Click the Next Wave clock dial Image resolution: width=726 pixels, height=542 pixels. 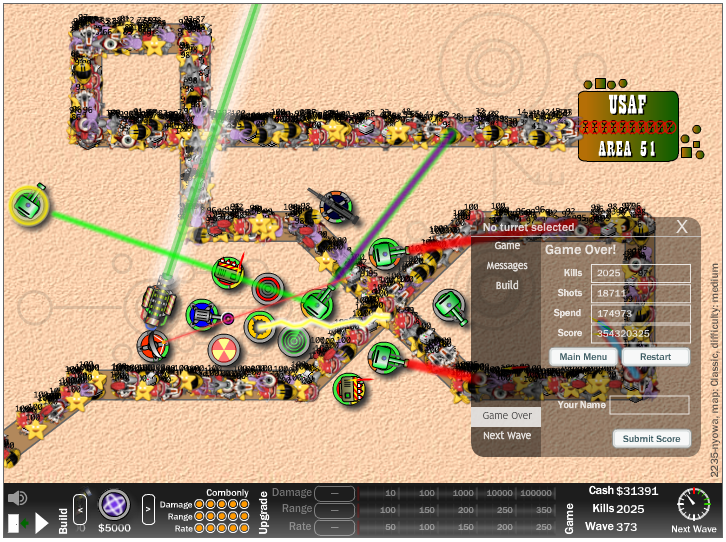(693, 504)
